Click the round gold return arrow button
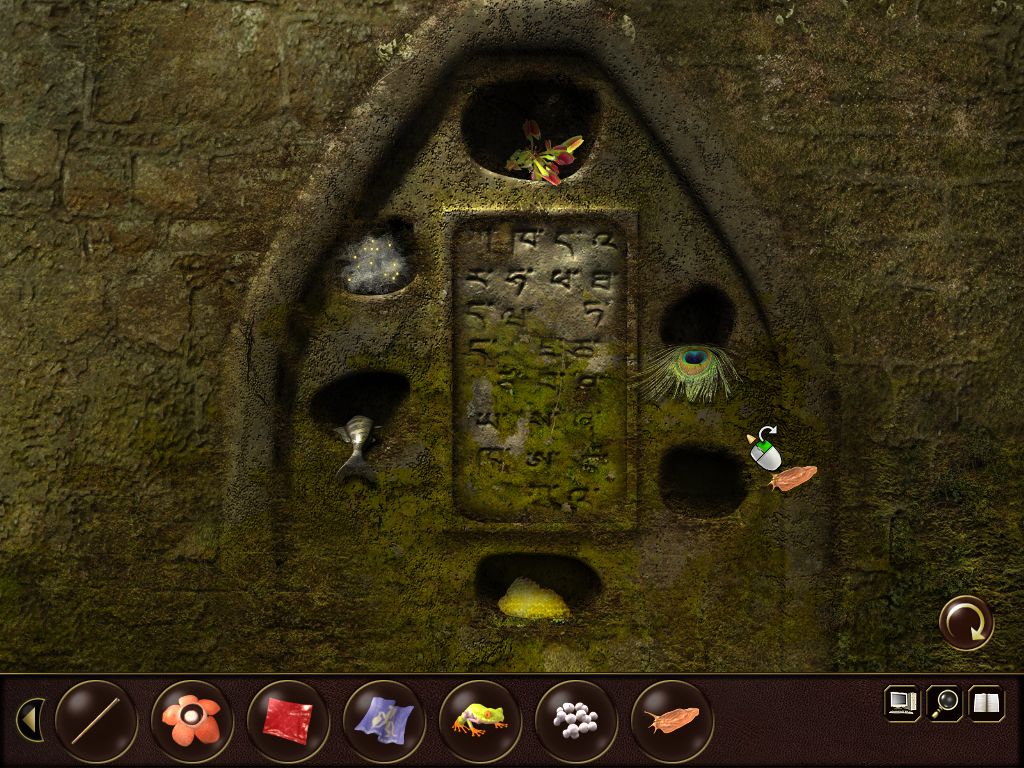The width and height of the screenshot is (1024, 768). coord(966,623)
